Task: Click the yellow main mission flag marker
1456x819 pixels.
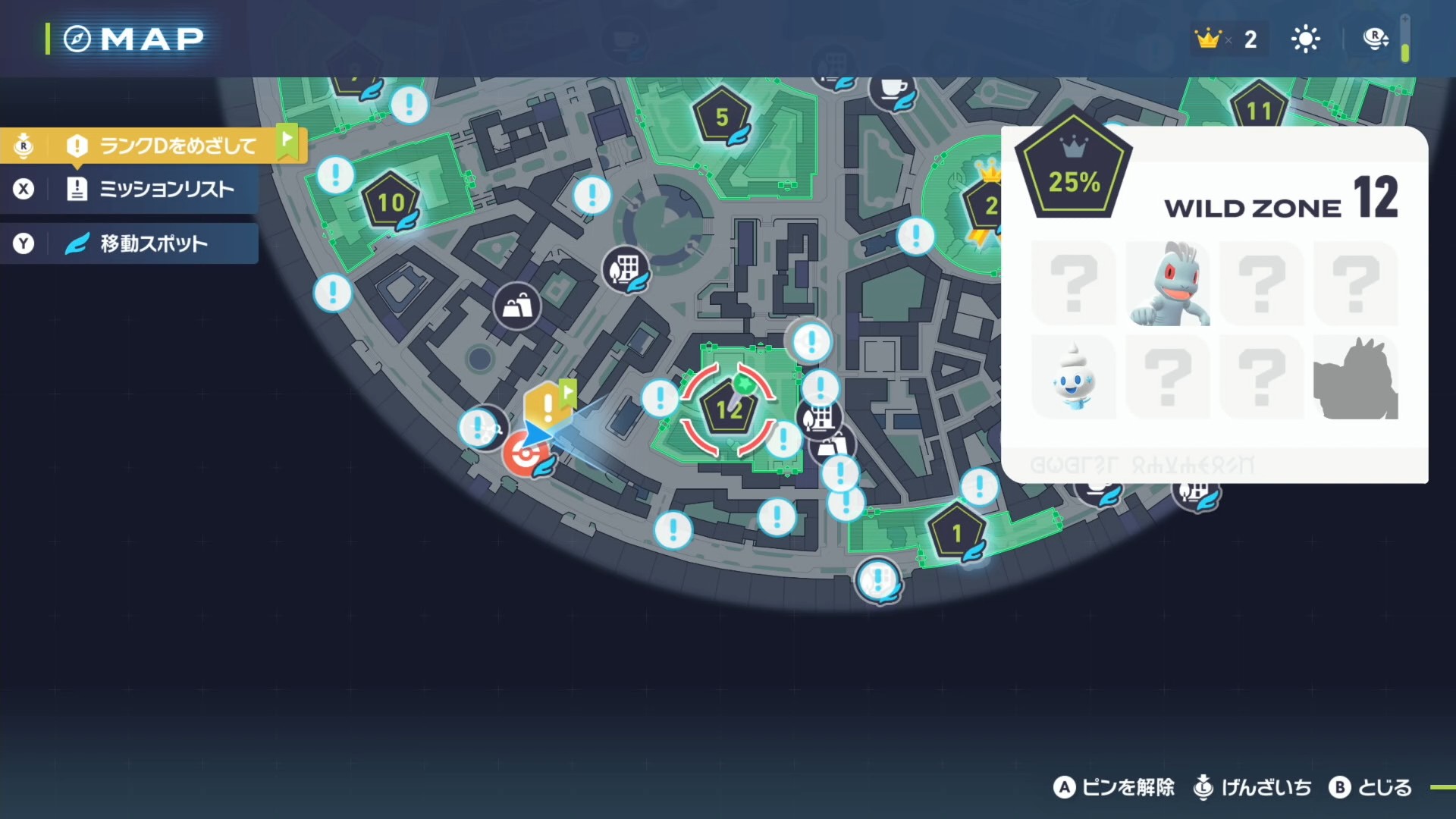Action: pyautogui.click(x=548, y=403)
